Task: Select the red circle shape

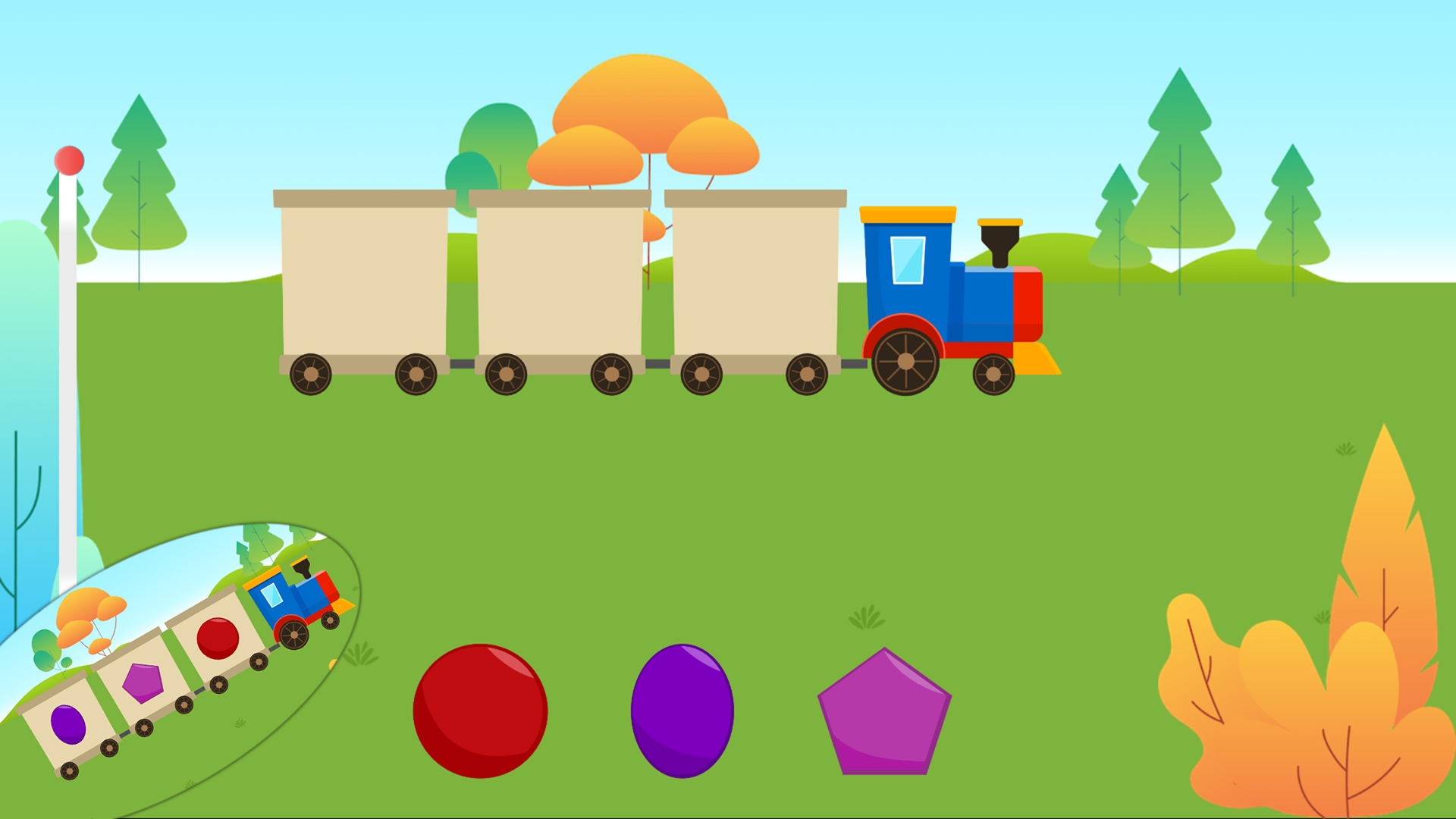Action: coord(479,709)
